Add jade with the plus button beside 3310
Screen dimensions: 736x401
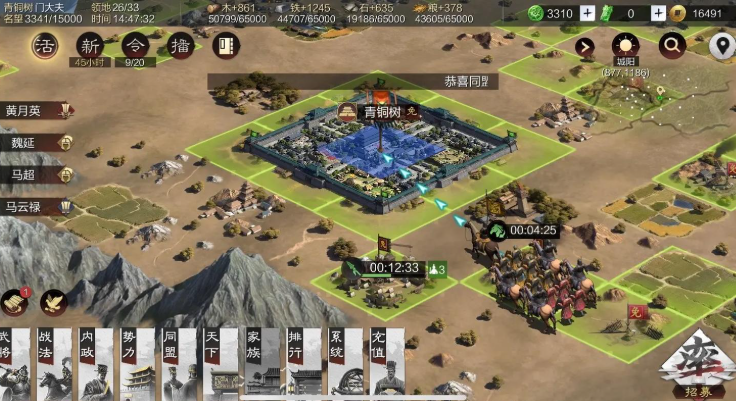[x=587, y=14]
